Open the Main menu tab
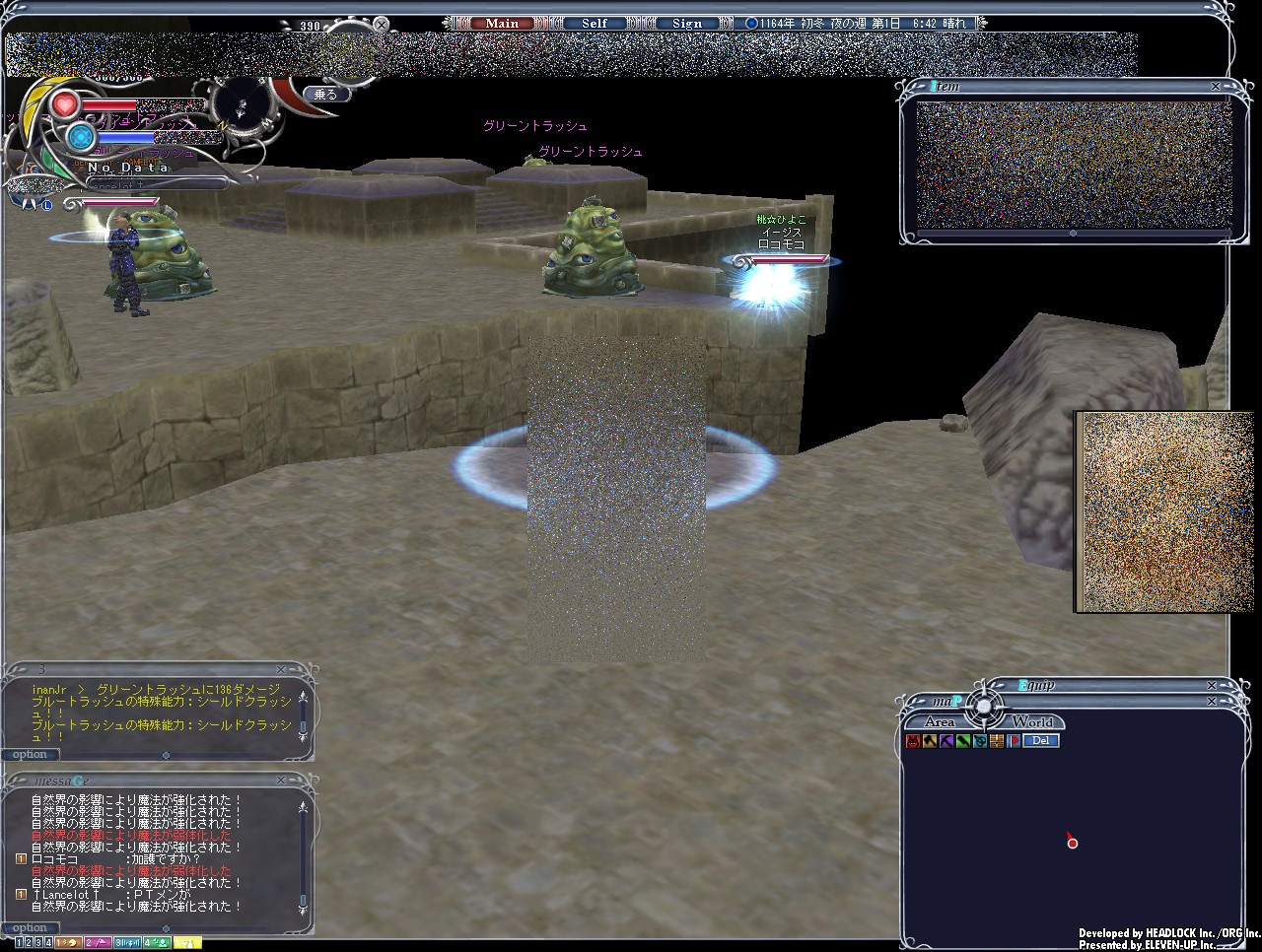 [501, 24]
